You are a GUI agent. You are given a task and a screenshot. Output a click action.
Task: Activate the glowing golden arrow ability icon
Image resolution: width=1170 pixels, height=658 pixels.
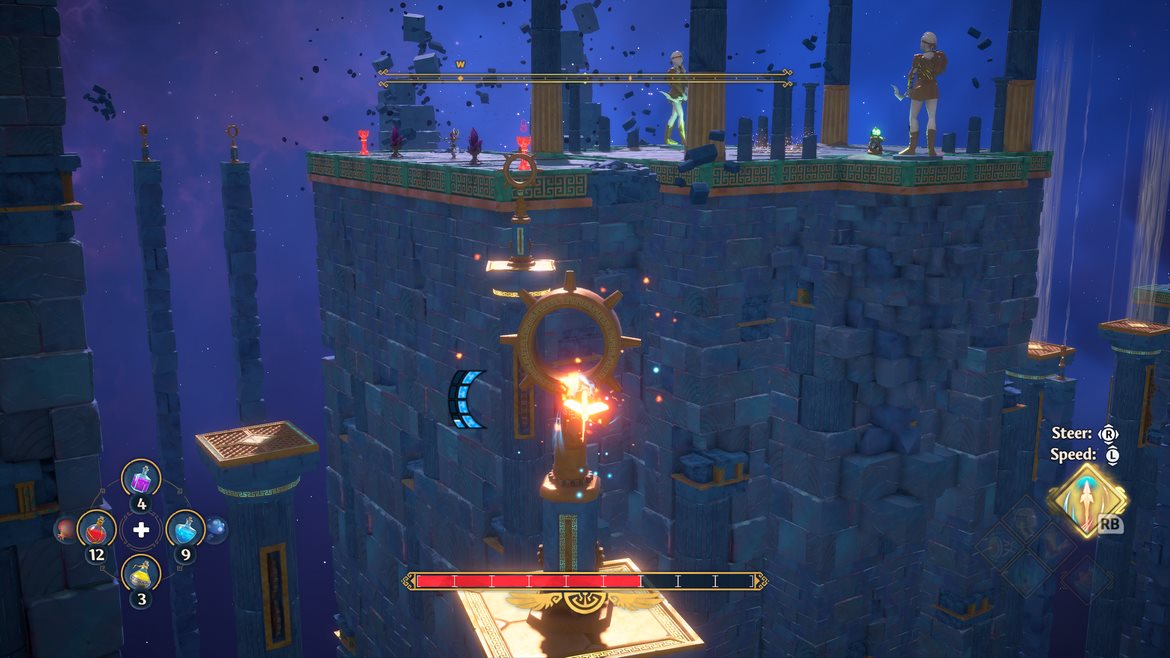[x=1088, y=500]
